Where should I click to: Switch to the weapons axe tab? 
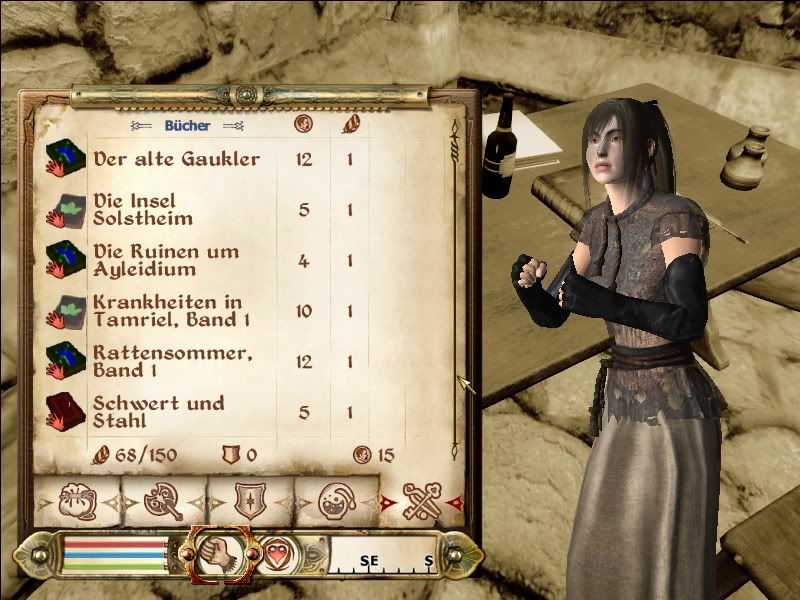point(162,502)
